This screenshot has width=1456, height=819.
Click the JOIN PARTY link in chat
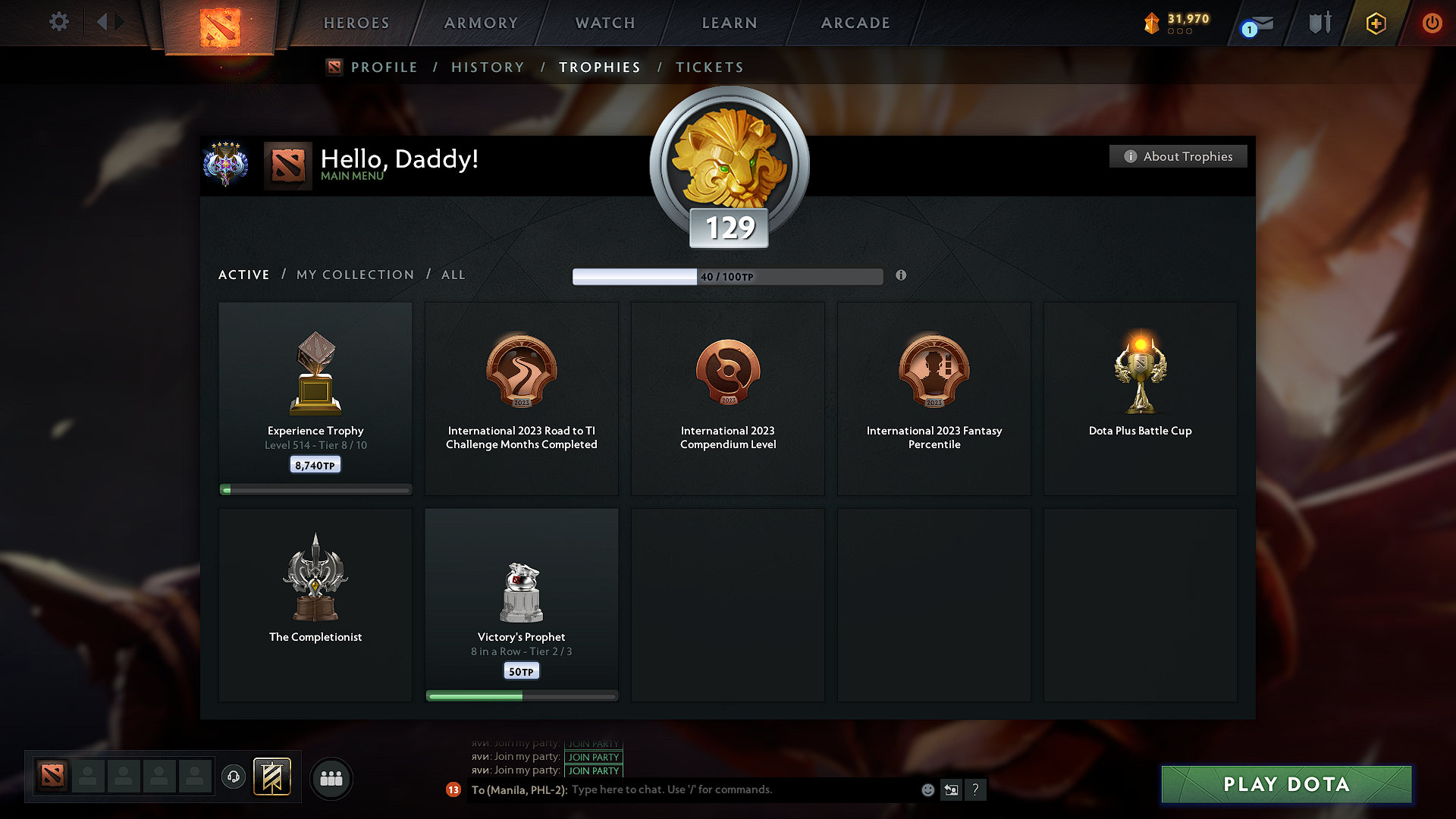(594, 758)
